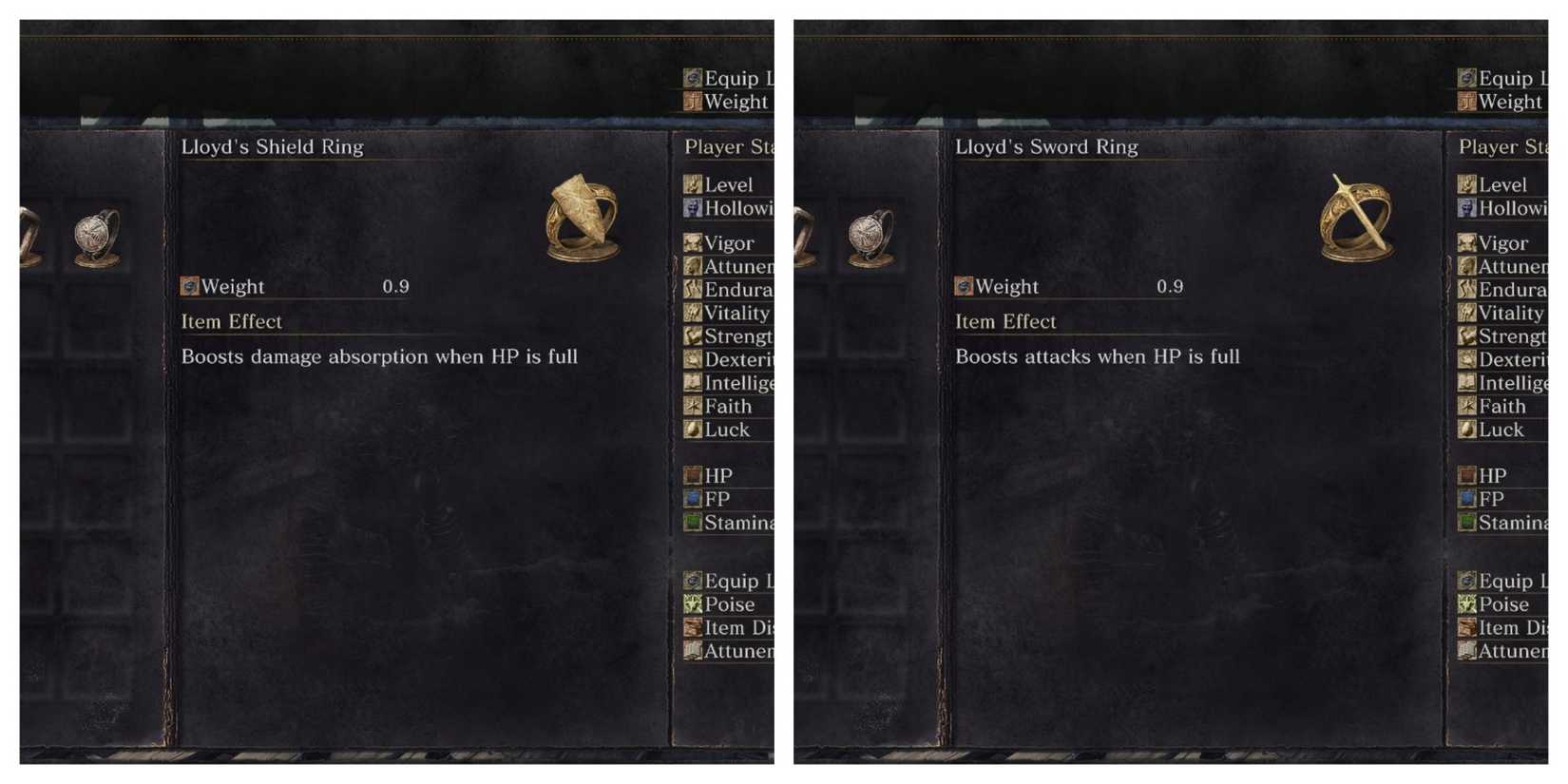The image size is (1568, 784).
Task: Select the Endurance stat icon
Action: [693, 290]
